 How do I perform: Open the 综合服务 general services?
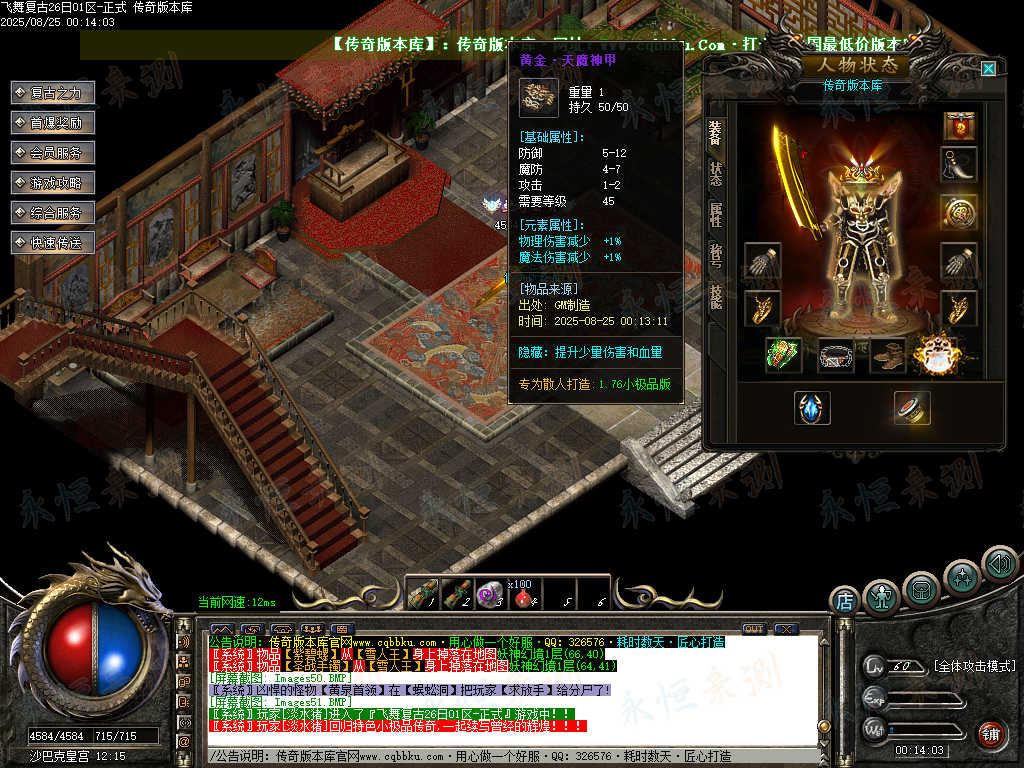[x=53, y=213]
